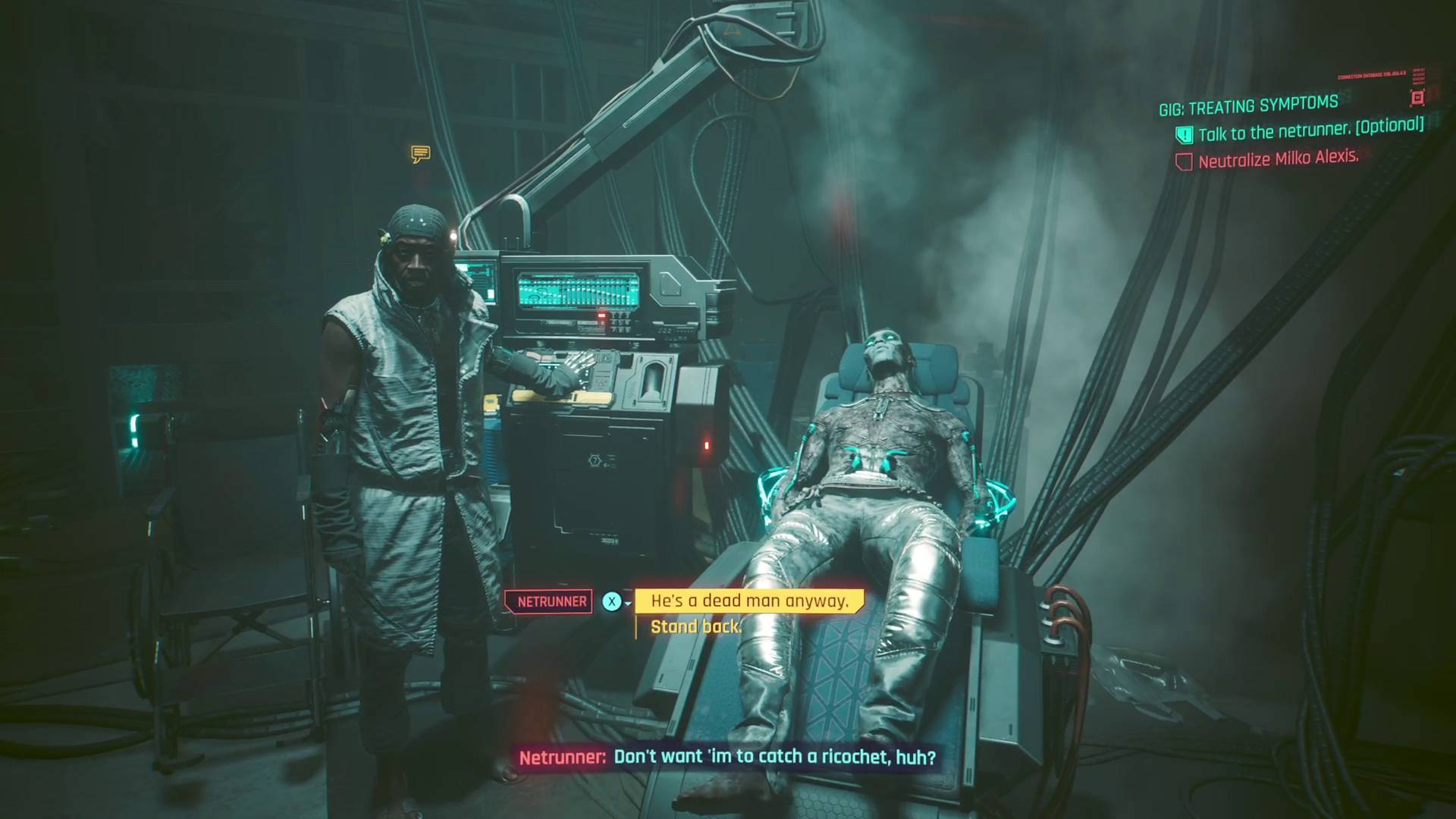Choose the 'He's a dead man anyway.' reply
This screenshot has width=1456, height=819.
pos(747,601)
